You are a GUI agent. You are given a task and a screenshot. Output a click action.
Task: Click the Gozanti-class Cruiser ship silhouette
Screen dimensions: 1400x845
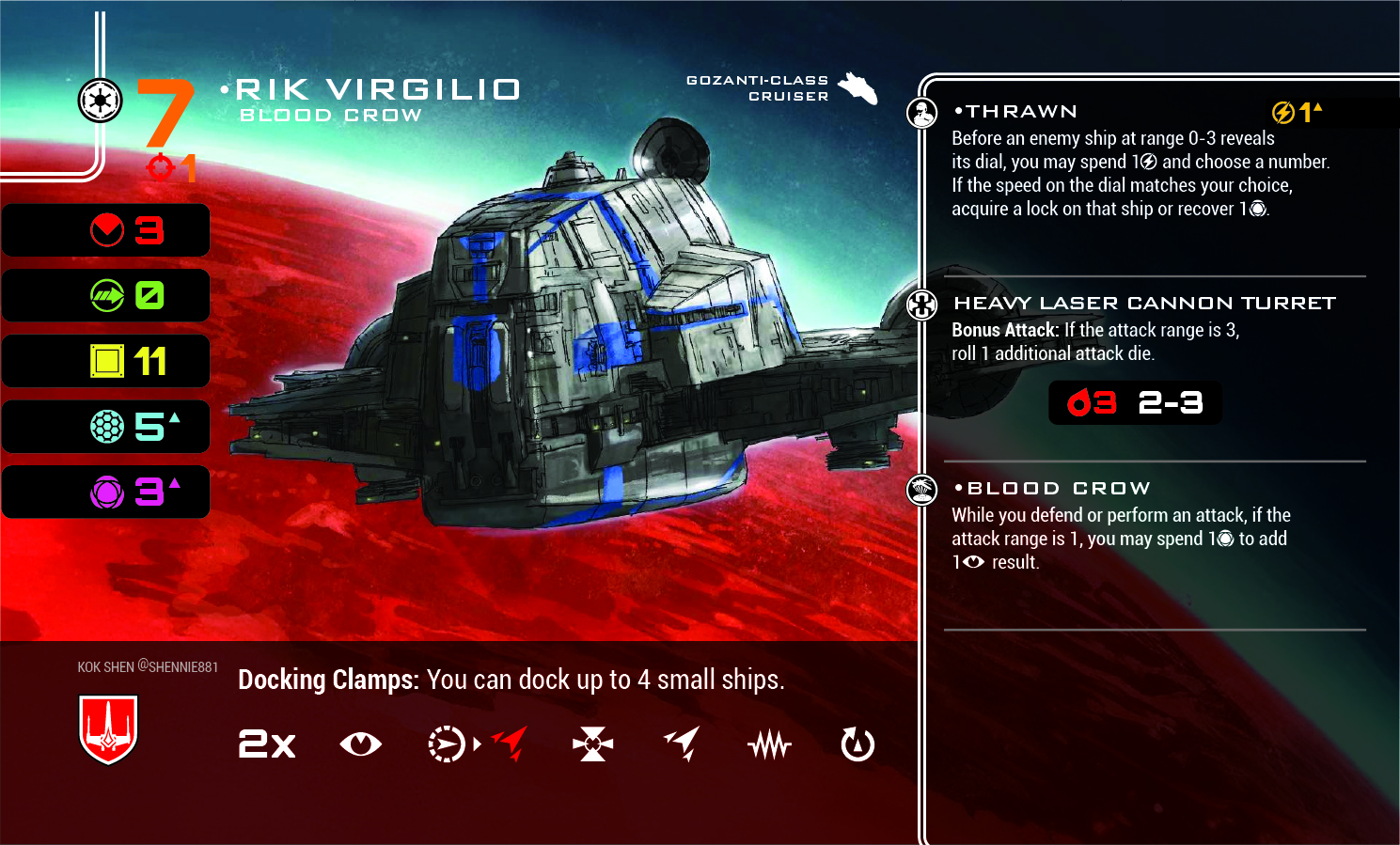(x=857, y=87)
